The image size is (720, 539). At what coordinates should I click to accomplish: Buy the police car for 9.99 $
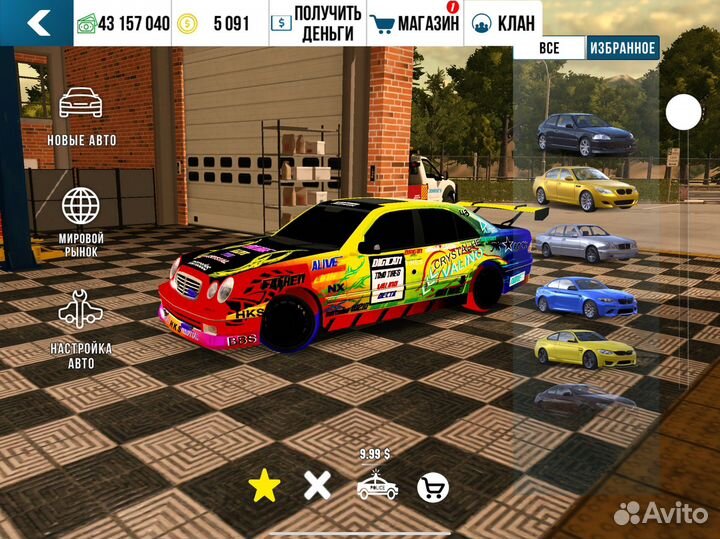pyautogui.click(x=377, y=484)
